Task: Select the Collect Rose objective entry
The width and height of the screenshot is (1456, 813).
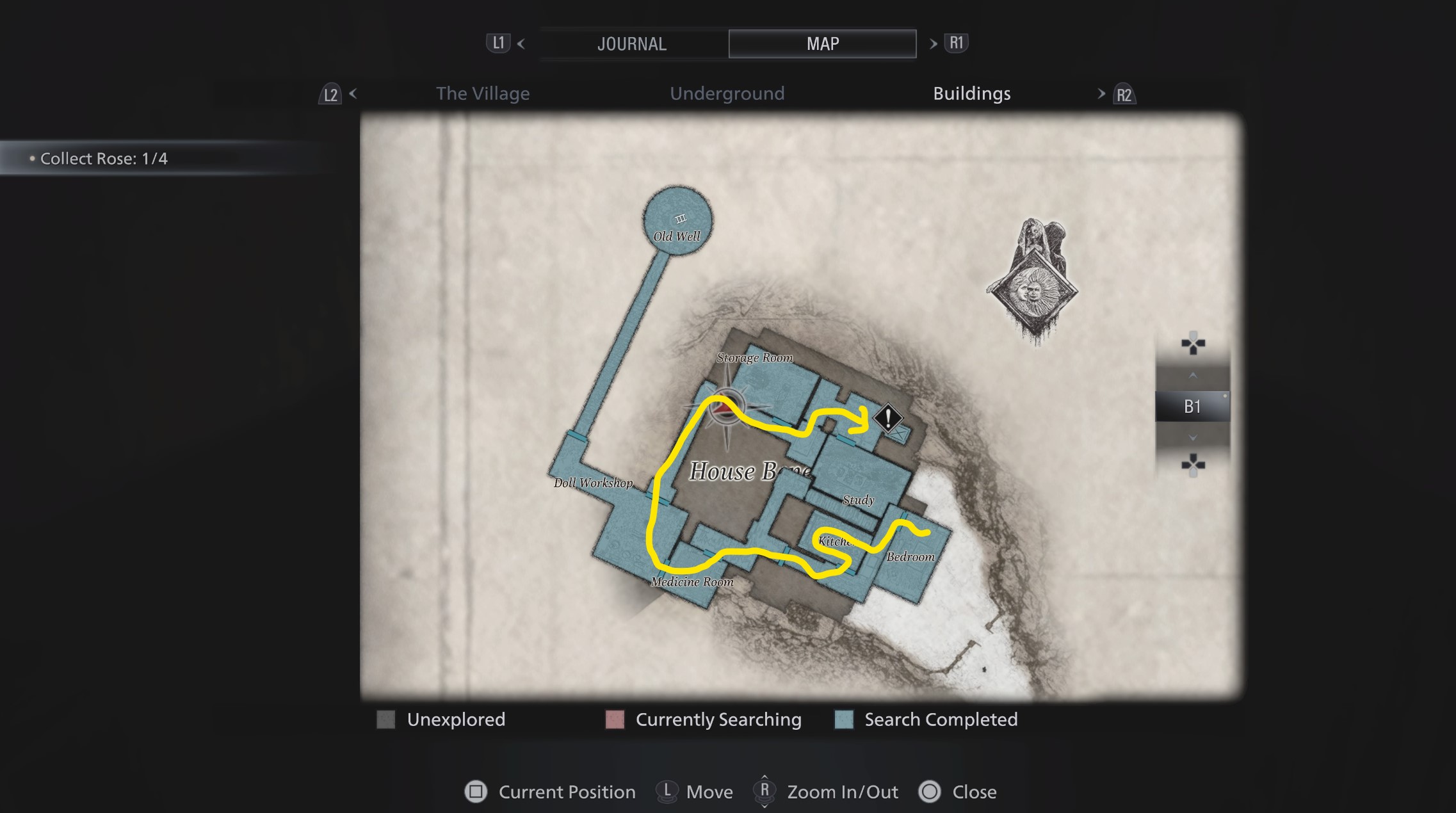Action: point(104,159)
